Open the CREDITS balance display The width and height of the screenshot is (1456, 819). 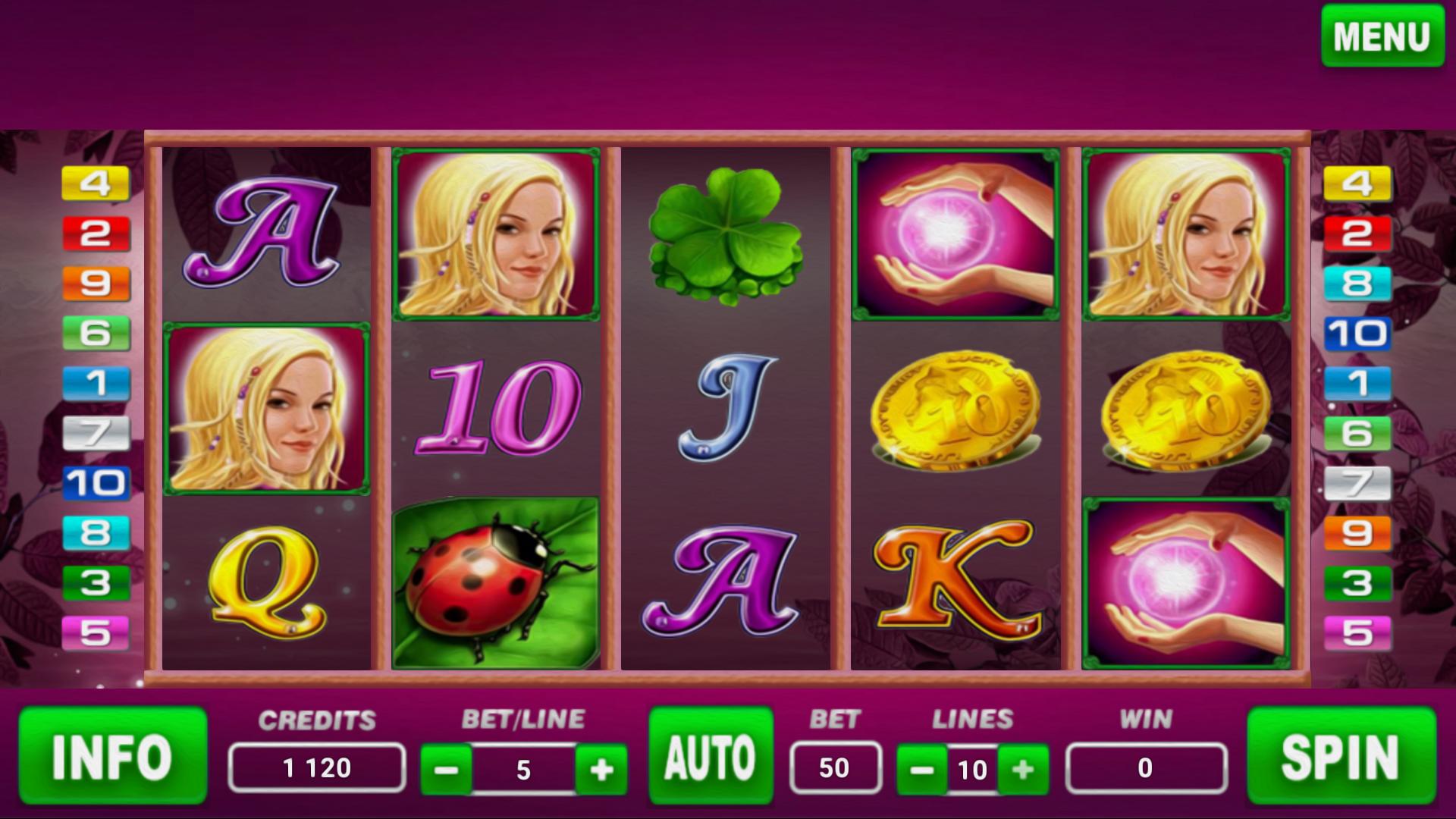pyautogui.click(x=317, y=766)
